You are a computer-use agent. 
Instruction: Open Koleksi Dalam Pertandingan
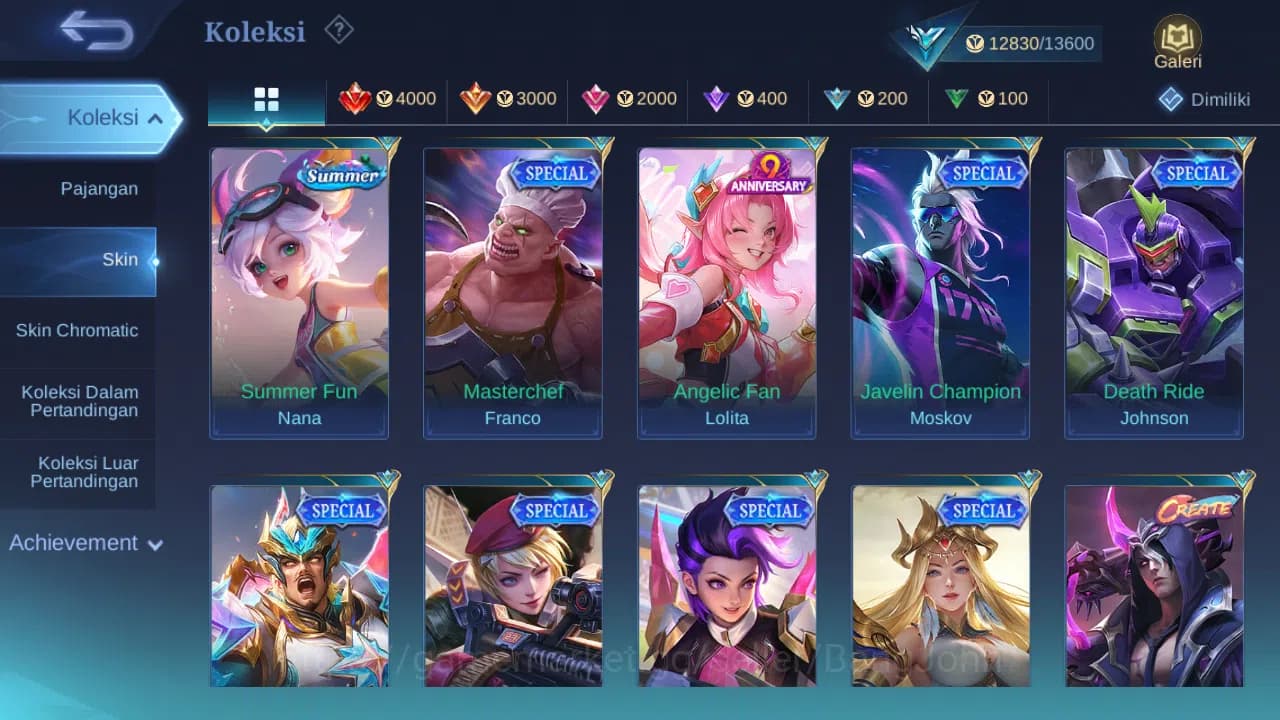[79, 401]
